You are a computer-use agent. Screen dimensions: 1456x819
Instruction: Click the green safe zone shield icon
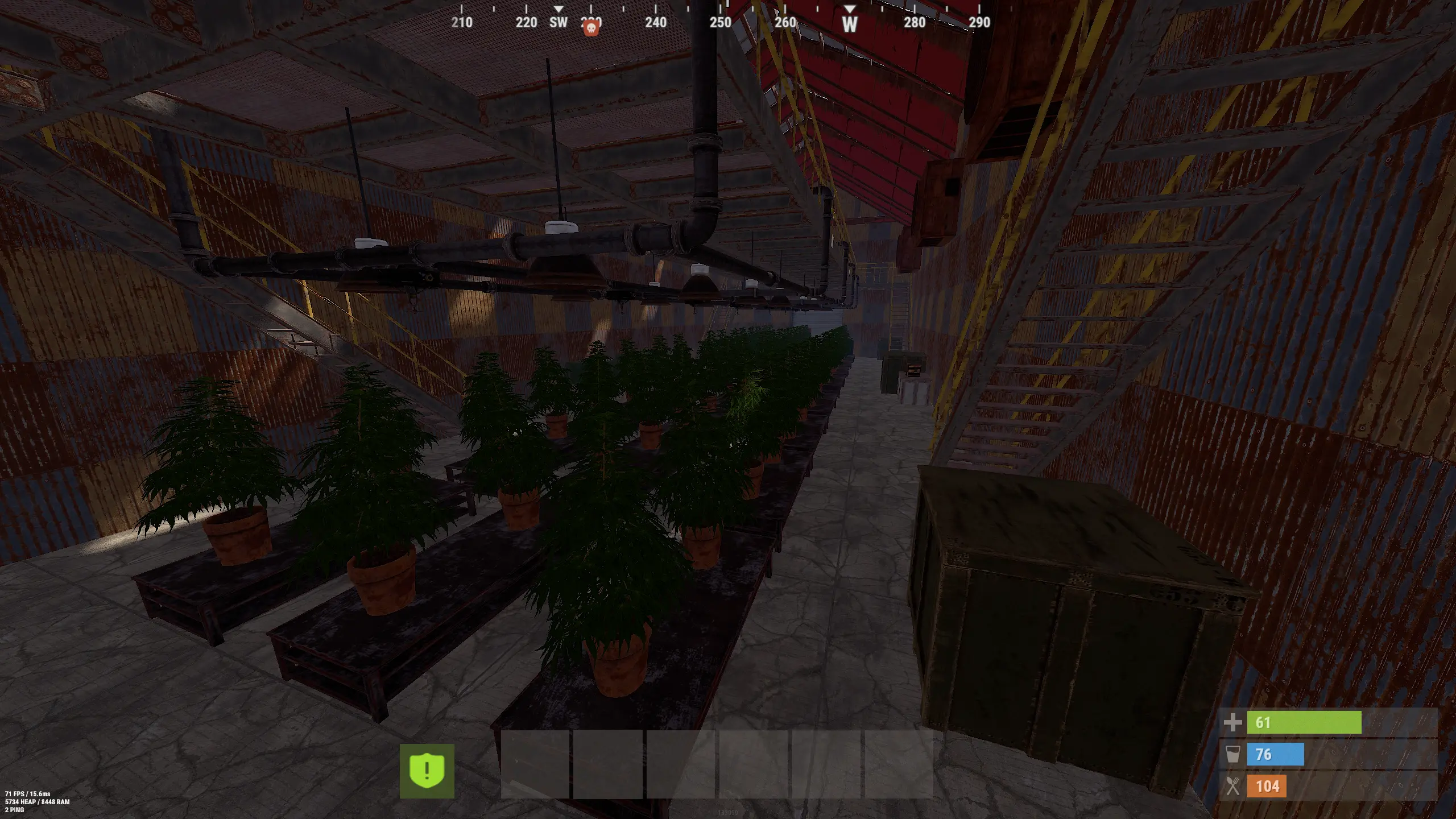coord(427,771)
